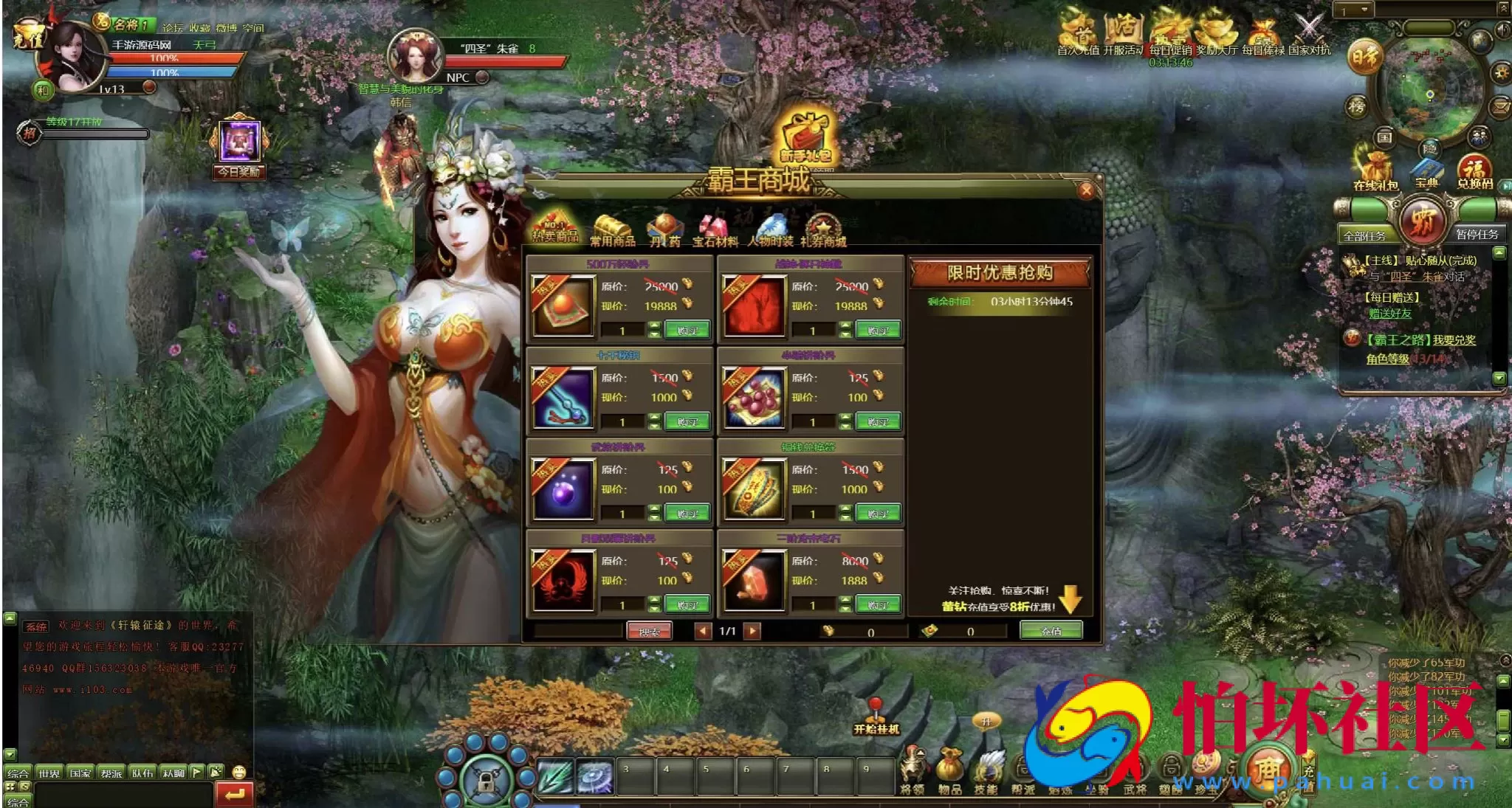Click the 充值 recharge button in shop footer
Image resolution: width=1512 pixels, height=808 pixels.
tap(1051, 631)
